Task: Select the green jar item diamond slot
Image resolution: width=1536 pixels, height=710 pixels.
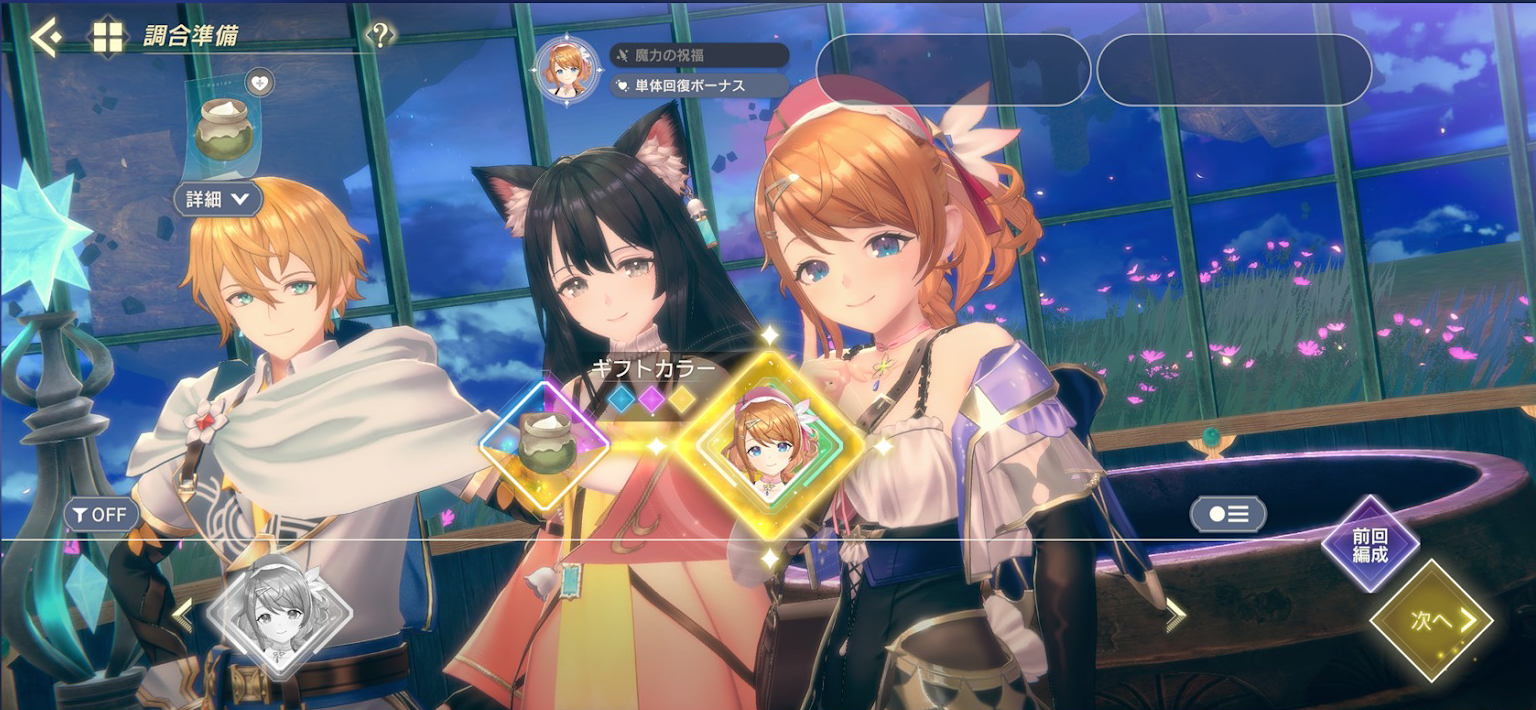Action: [x=545, y=443]
